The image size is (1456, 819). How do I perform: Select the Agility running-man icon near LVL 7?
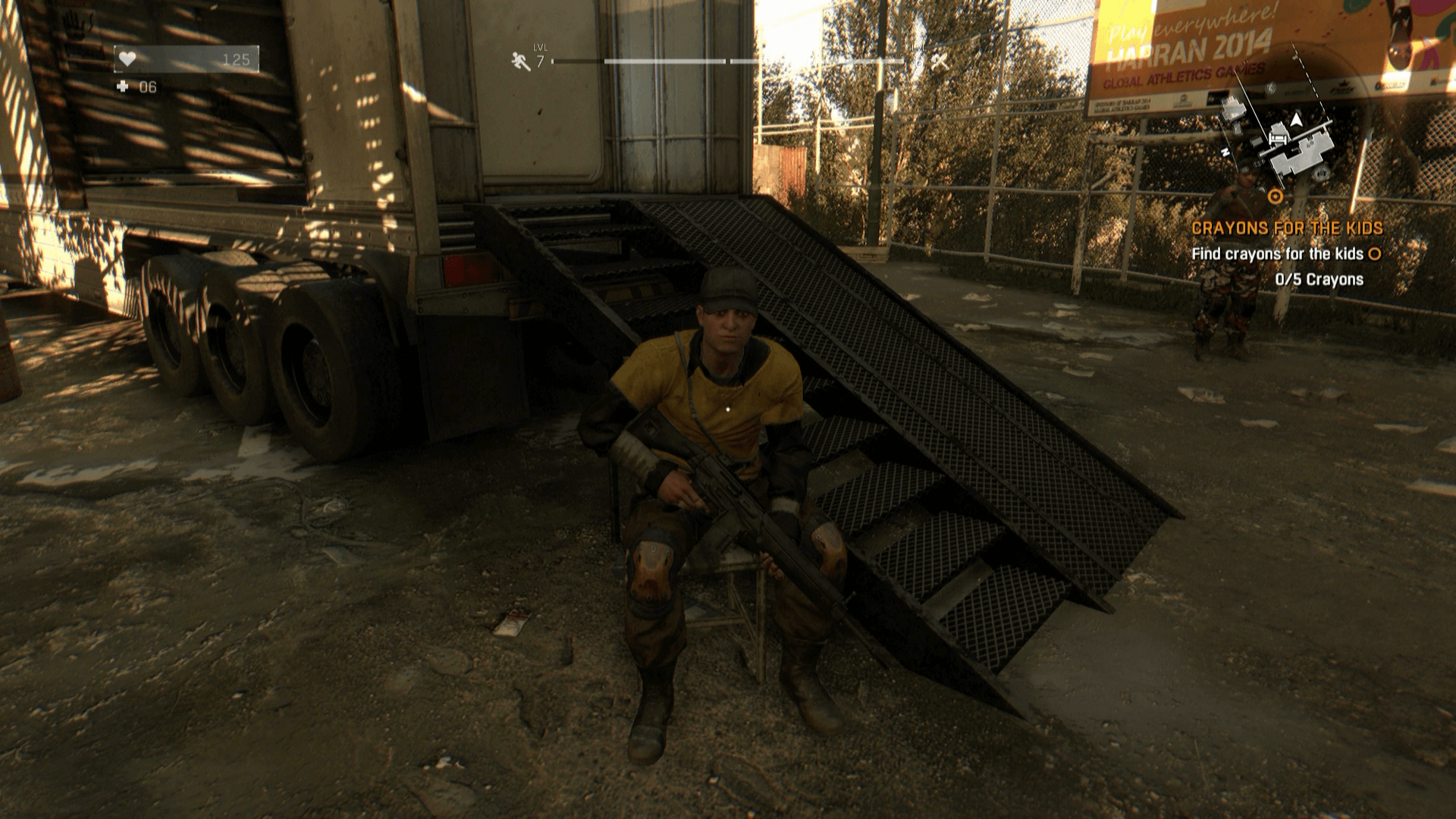519,60
